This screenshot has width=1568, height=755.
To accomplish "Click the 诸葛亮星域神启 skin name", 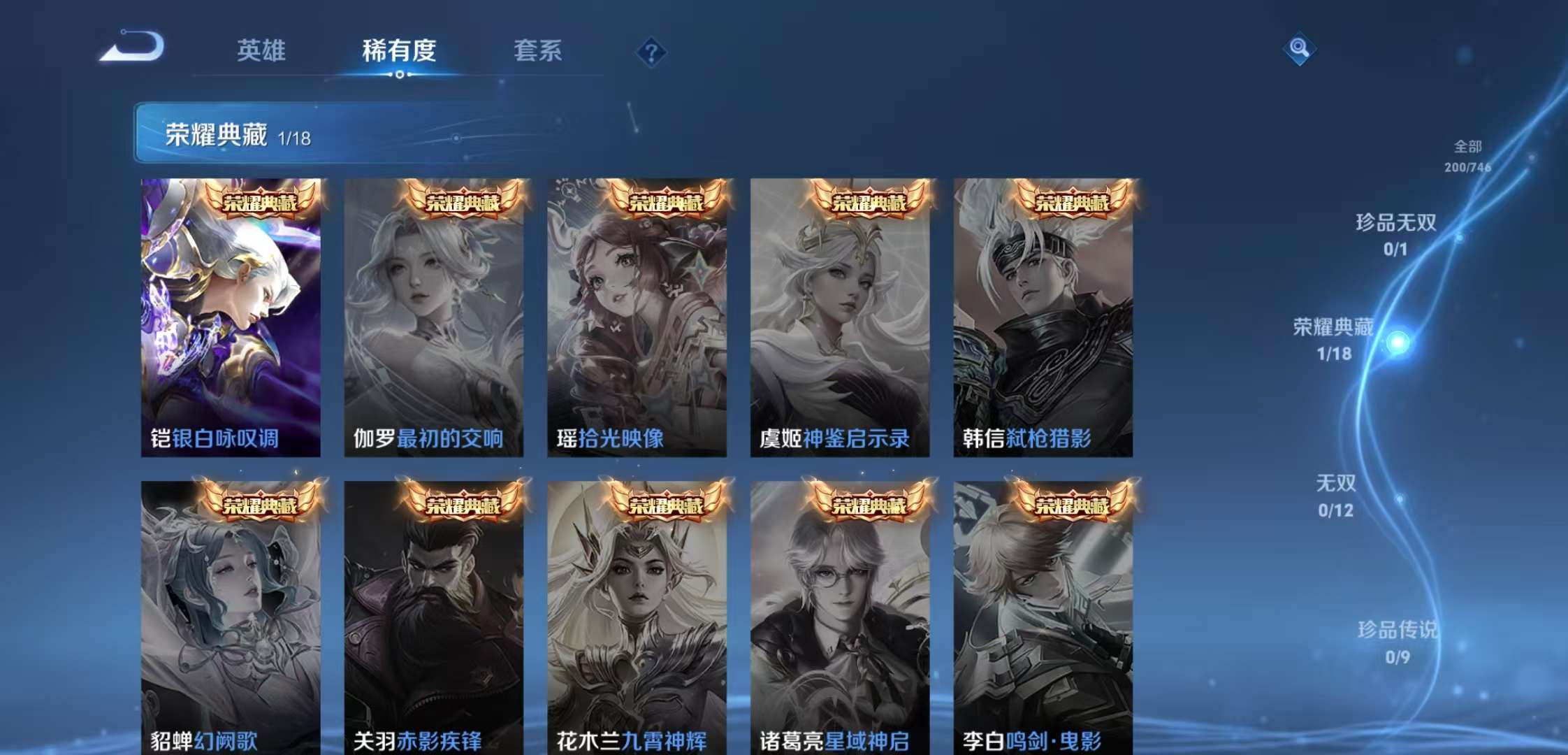I will [x=834, y=742].
